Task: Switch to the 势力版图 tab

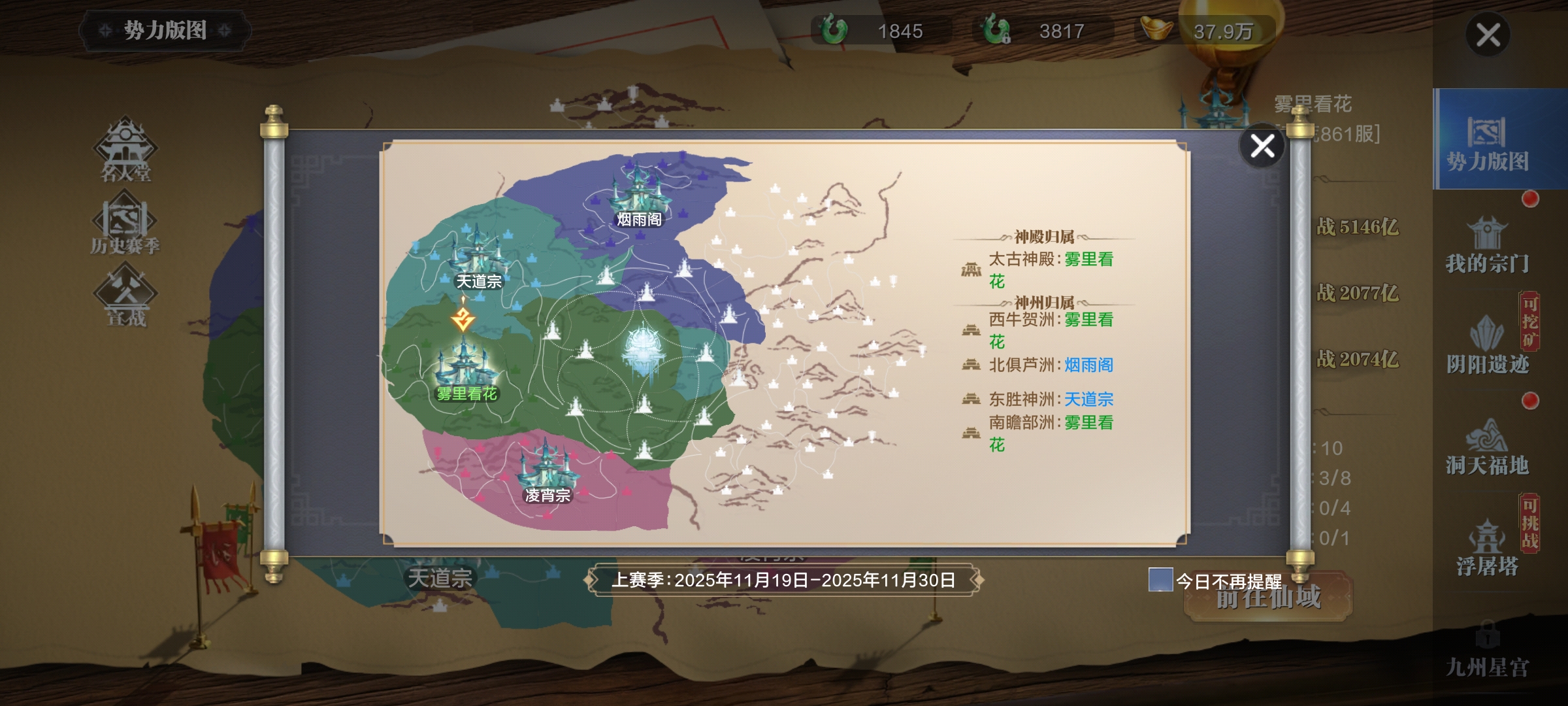Action: (1487, 141)
